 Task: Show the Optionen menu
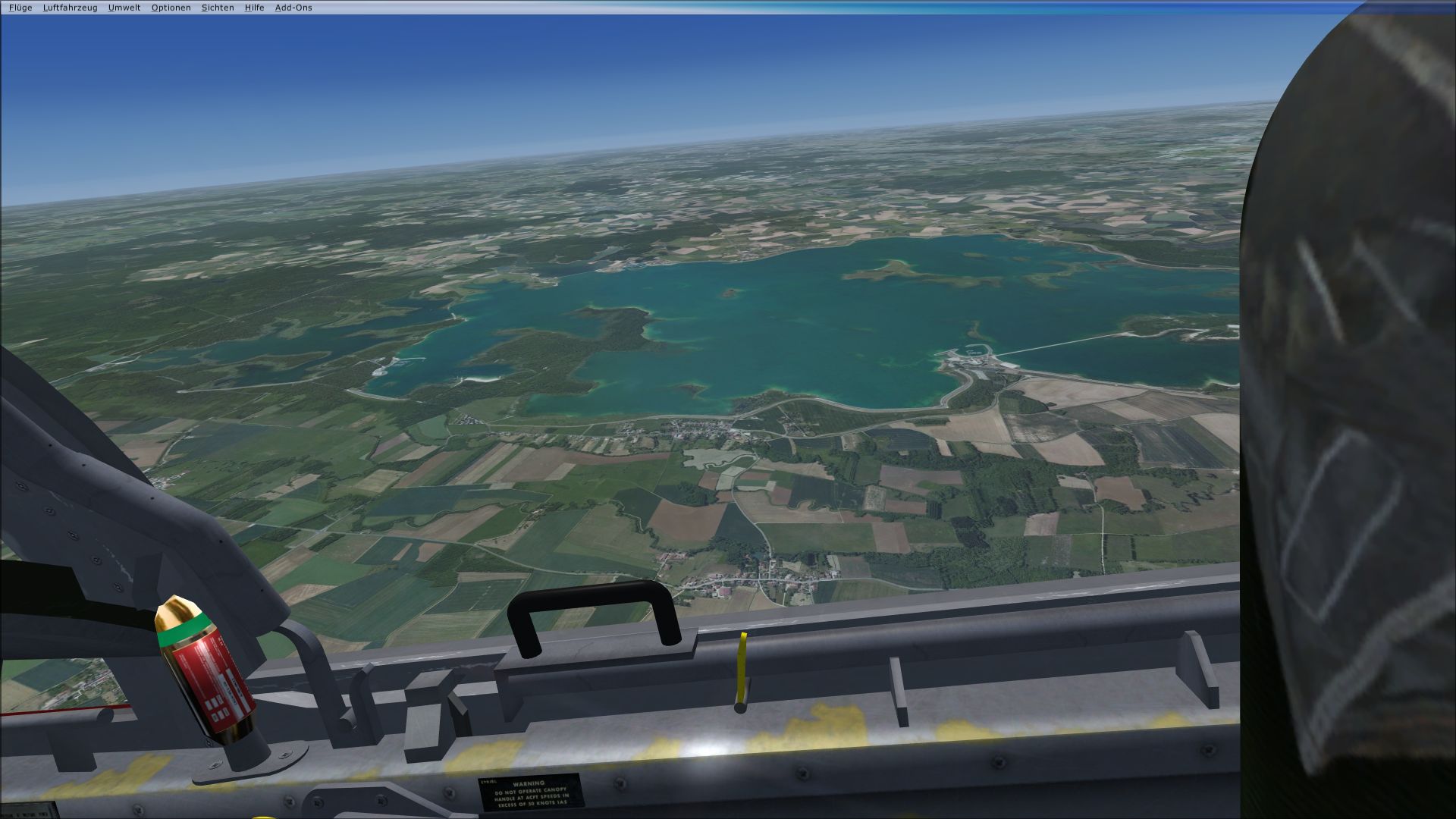[171, 8]
